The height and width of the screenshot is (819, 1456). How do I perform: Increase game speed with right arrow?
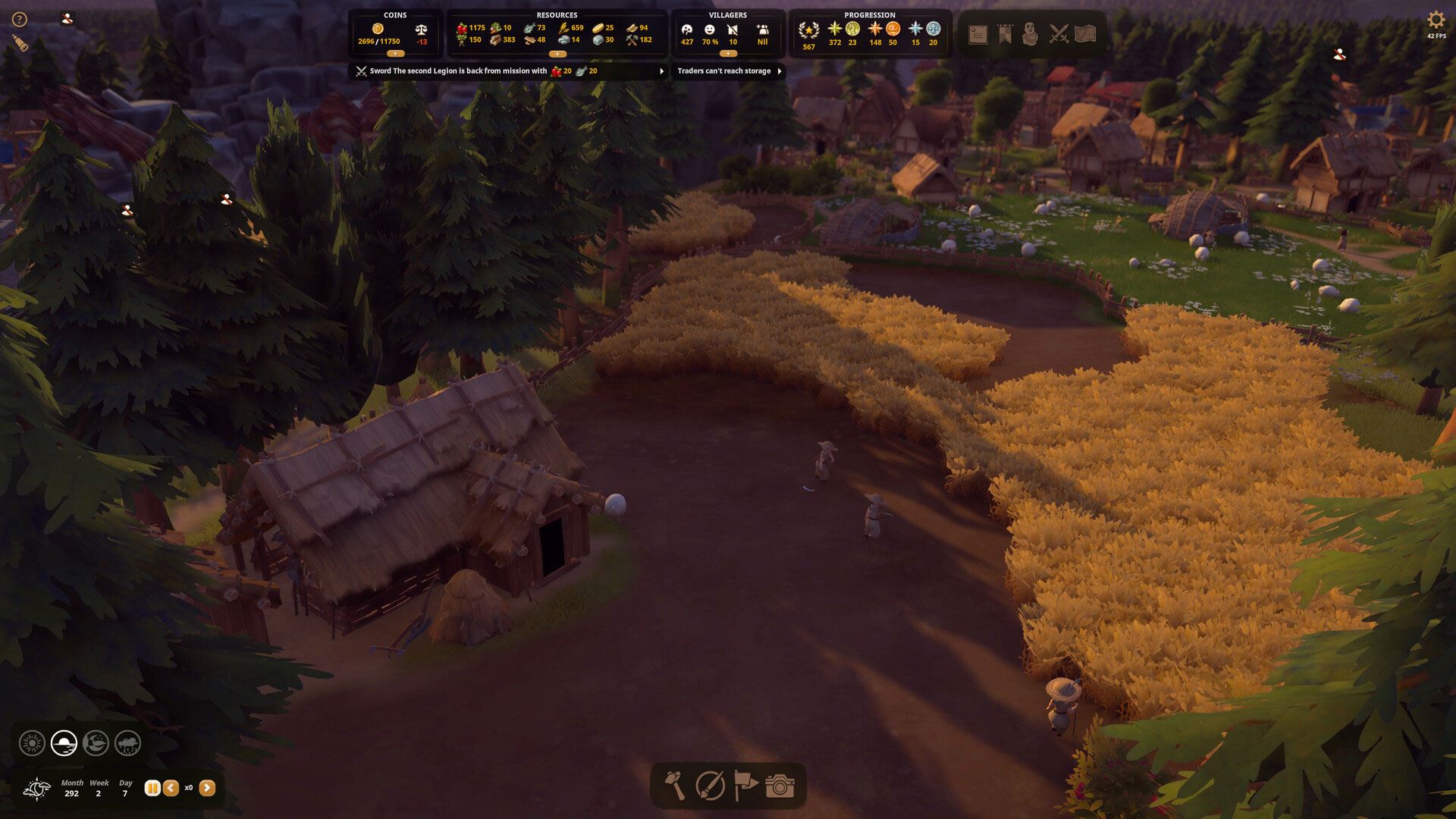(x=207, y=788)
